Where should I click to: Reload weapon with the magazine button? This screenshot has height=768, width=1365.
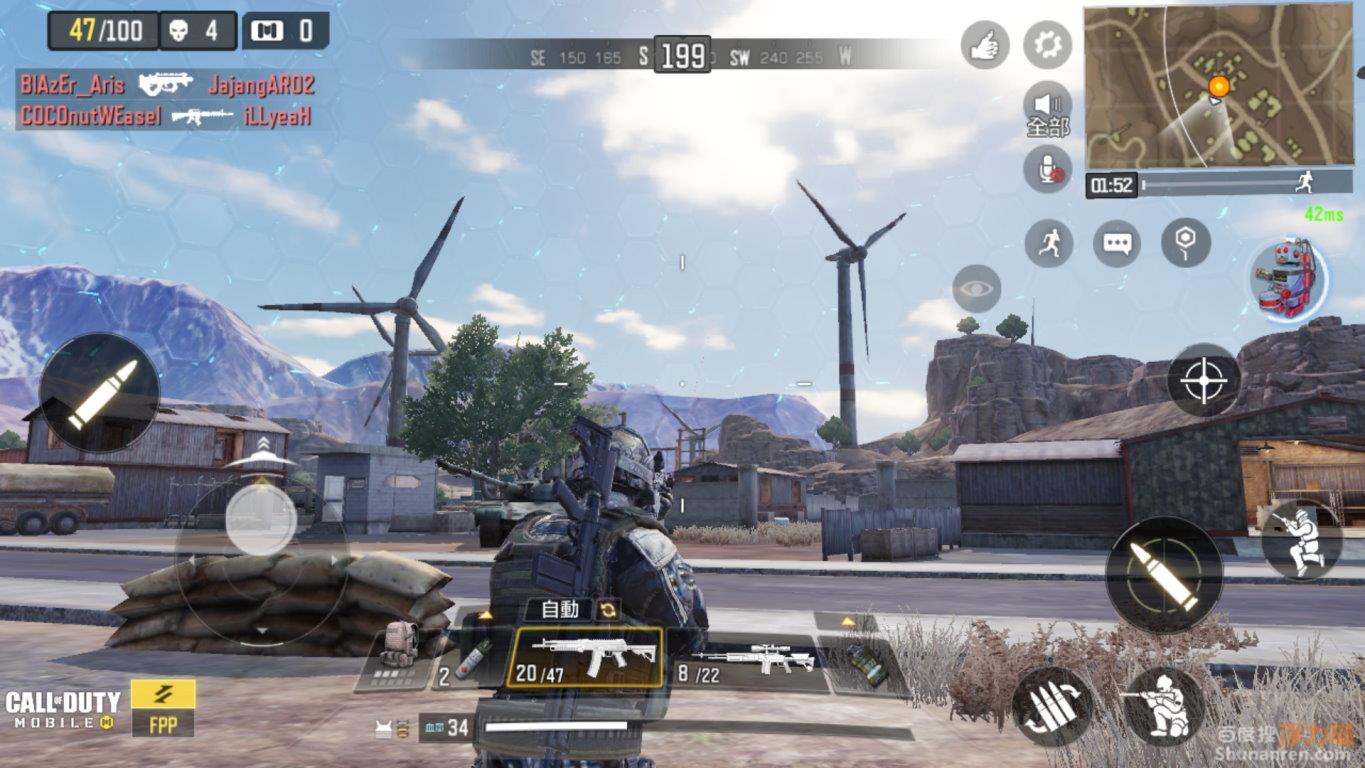[1051, 707]
